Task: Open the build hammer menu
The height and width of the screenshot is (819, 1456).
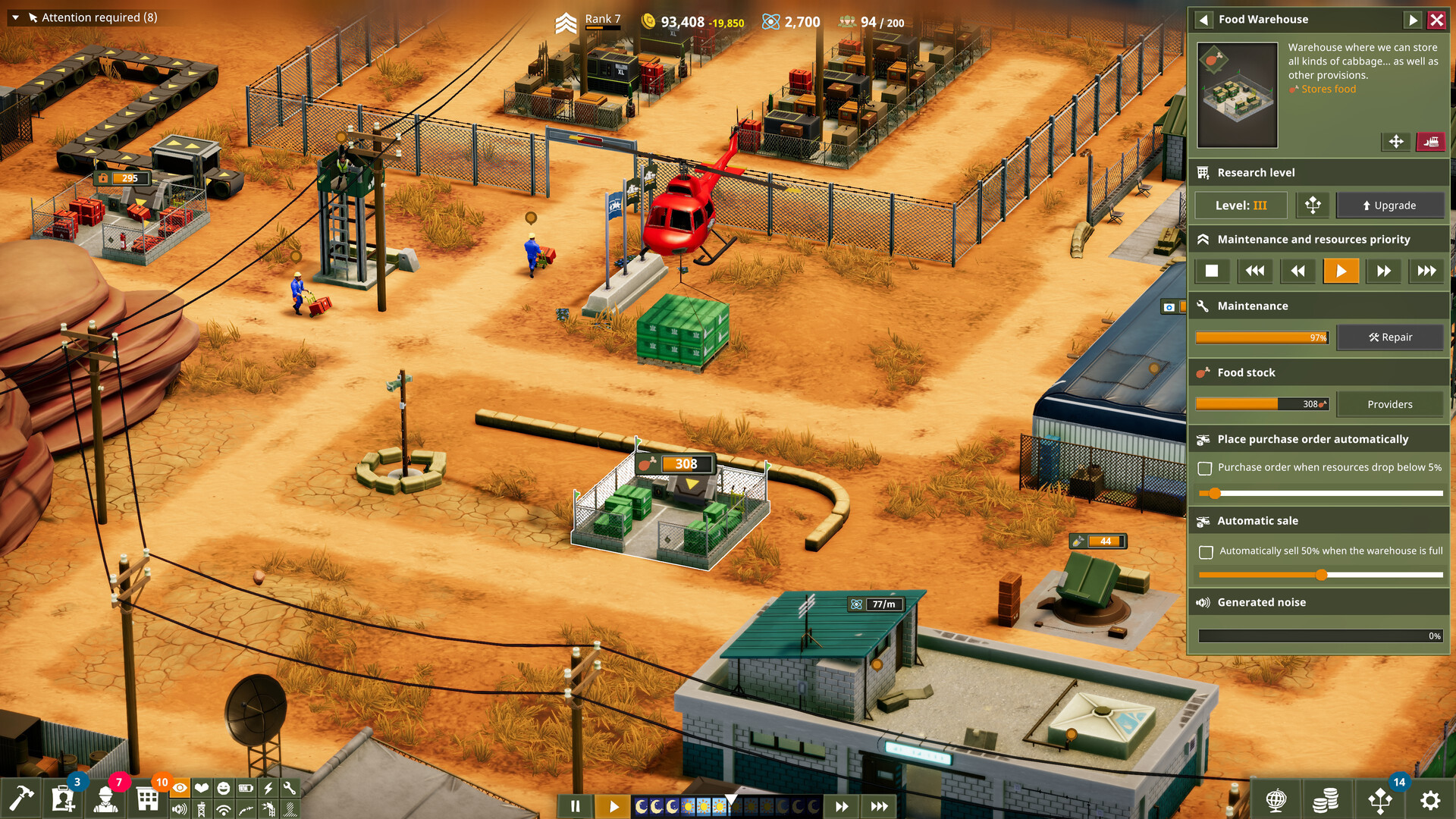Action: coord(23,798)
